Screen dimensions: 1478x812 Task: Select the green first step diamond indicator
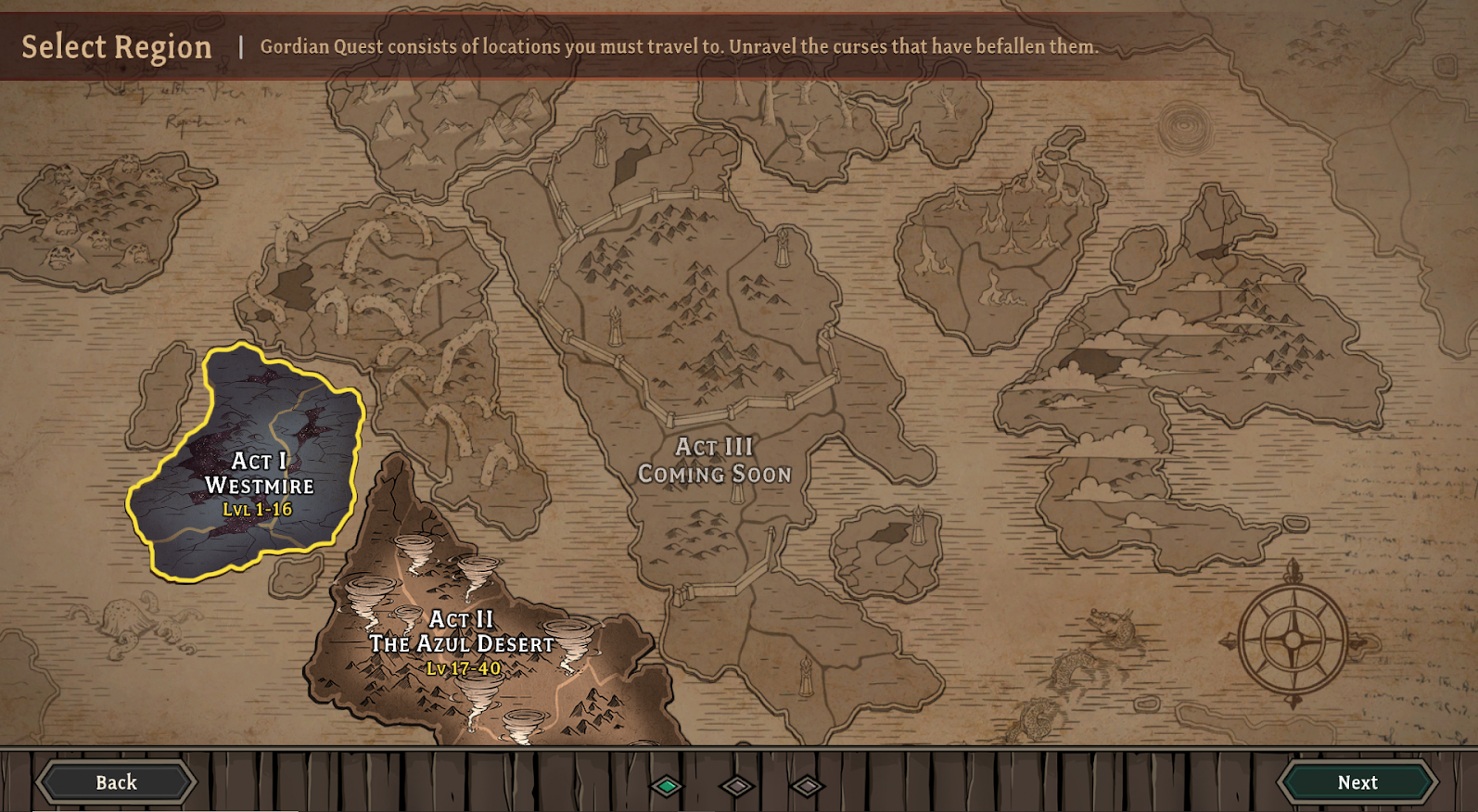(667, 786)
